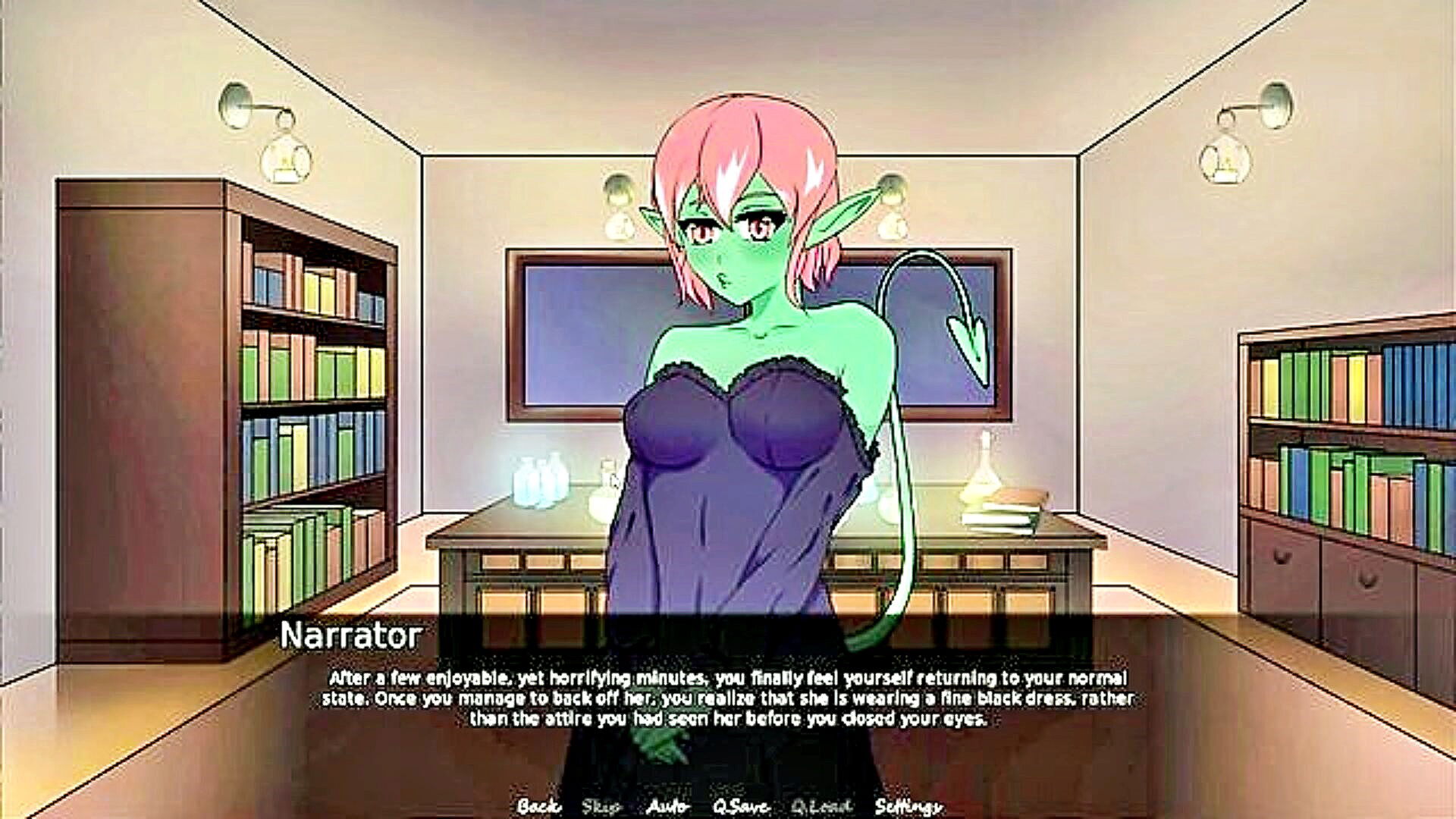
Task: Open the Settings menu
Action: (908, 806)
